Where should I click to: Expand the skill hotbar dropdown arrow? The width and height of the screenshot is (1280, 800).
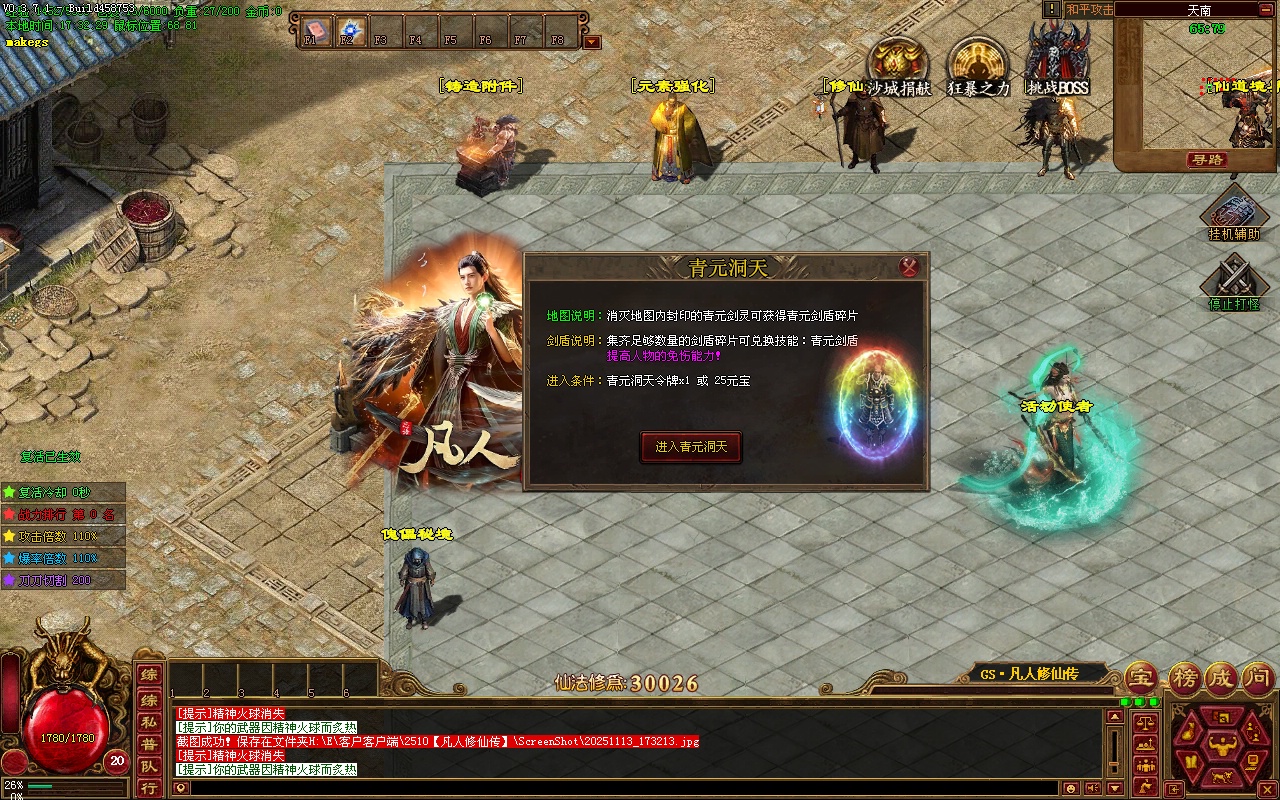[592, 42]
